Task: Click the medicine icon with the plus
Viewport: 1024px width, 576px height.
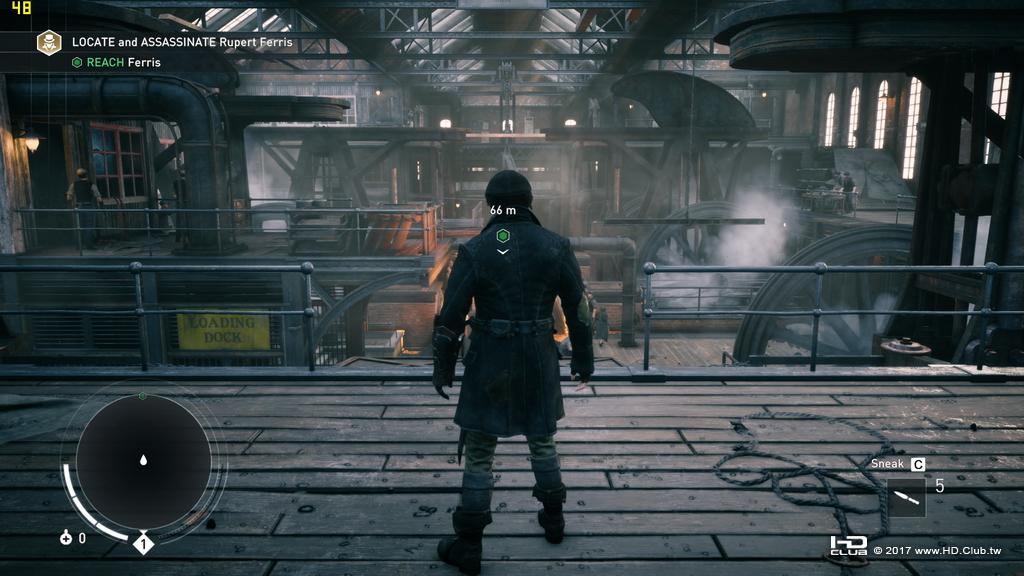Action: click(67, 538)
